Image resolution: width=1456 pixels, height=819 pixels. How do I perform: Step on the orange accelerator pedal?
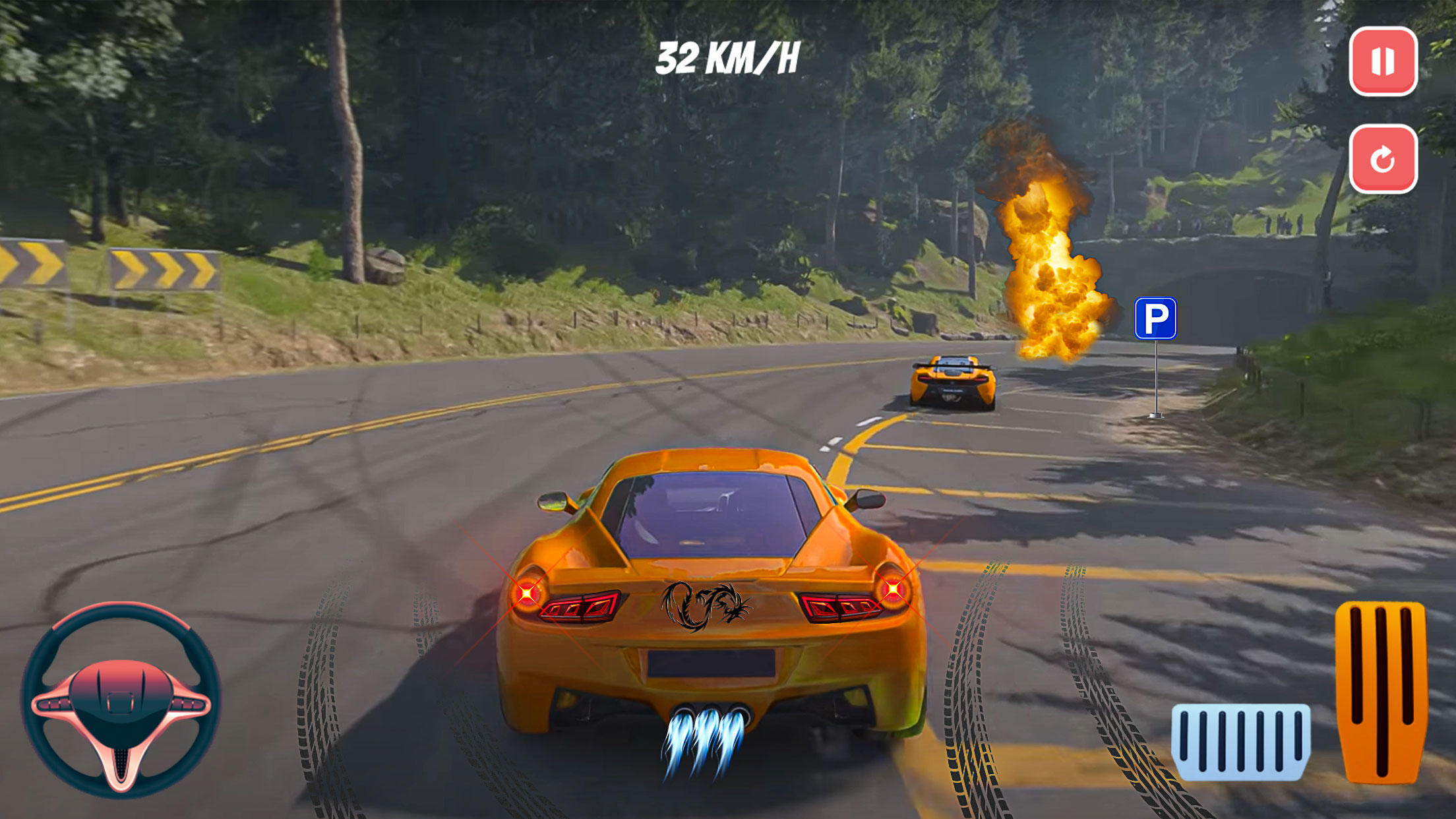[x=1381, y=691]
